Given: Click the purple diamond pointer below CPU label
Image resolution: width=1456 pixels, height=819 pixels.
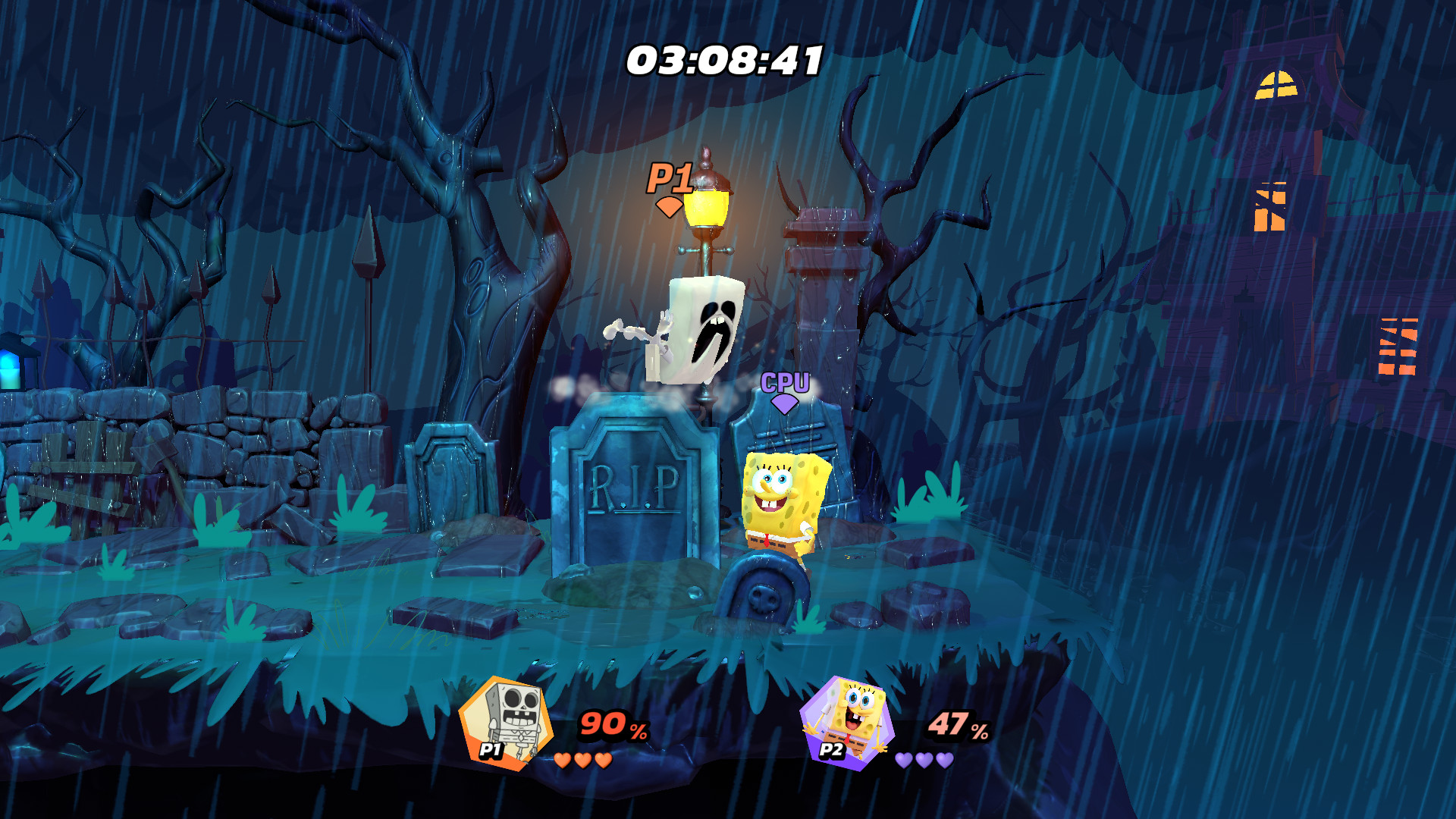Looking at the screenshot, I should (x=785, y=405).
